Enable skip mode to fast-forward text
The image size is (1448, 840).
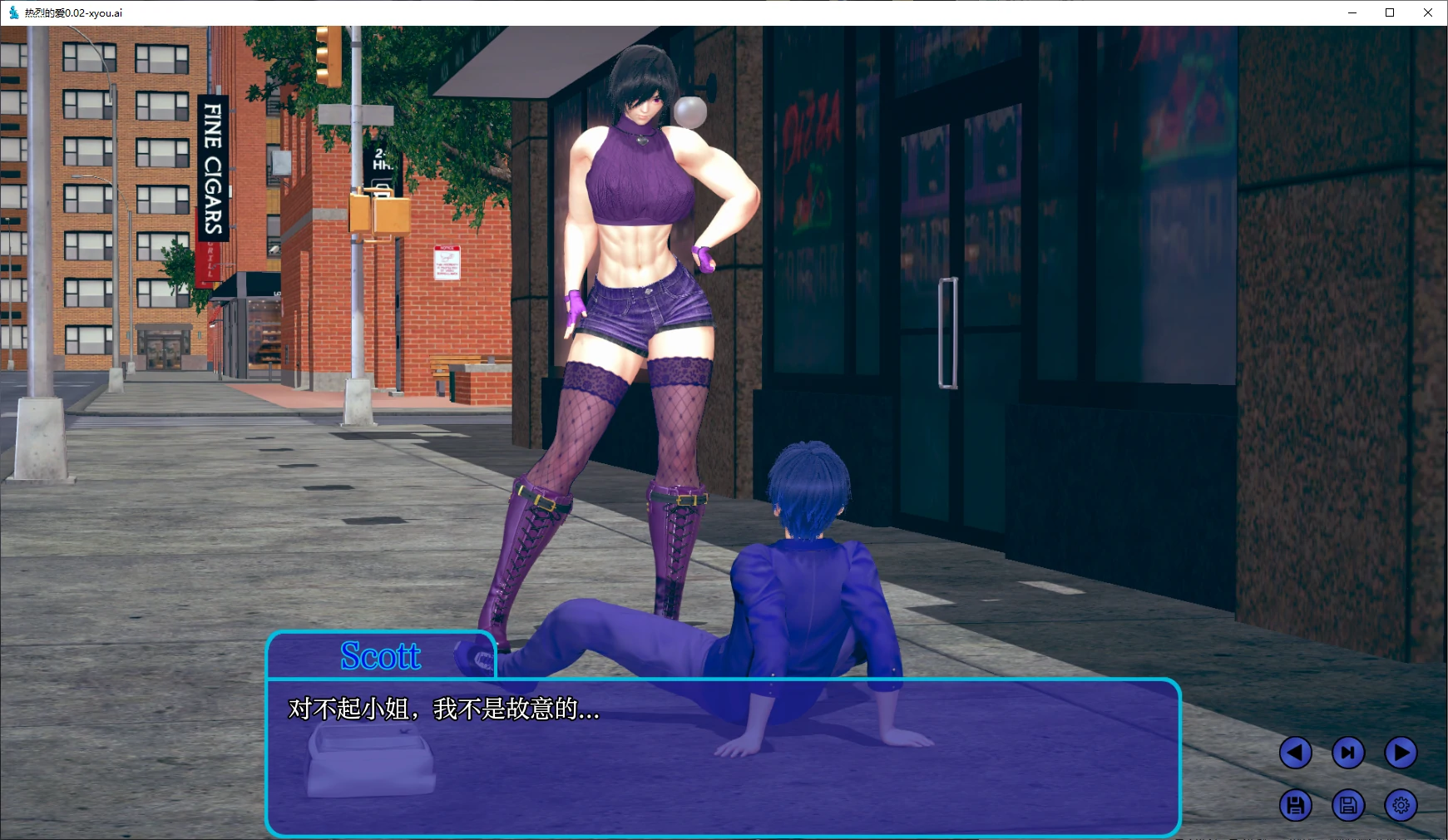pyautogui.click(x=1348, y=752)
